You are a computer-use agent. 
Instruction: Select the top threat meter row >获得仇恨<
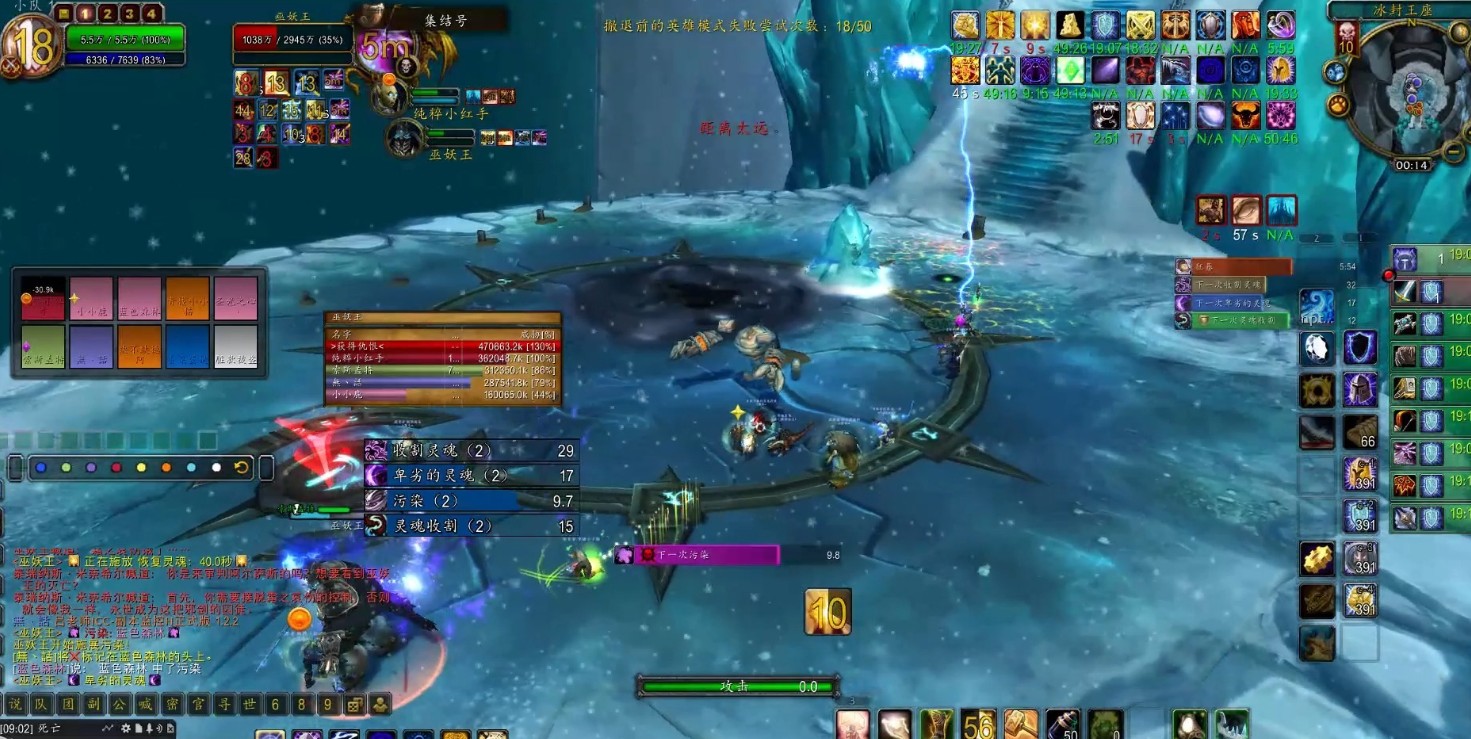pyautogui.click(x=442, y=346)
